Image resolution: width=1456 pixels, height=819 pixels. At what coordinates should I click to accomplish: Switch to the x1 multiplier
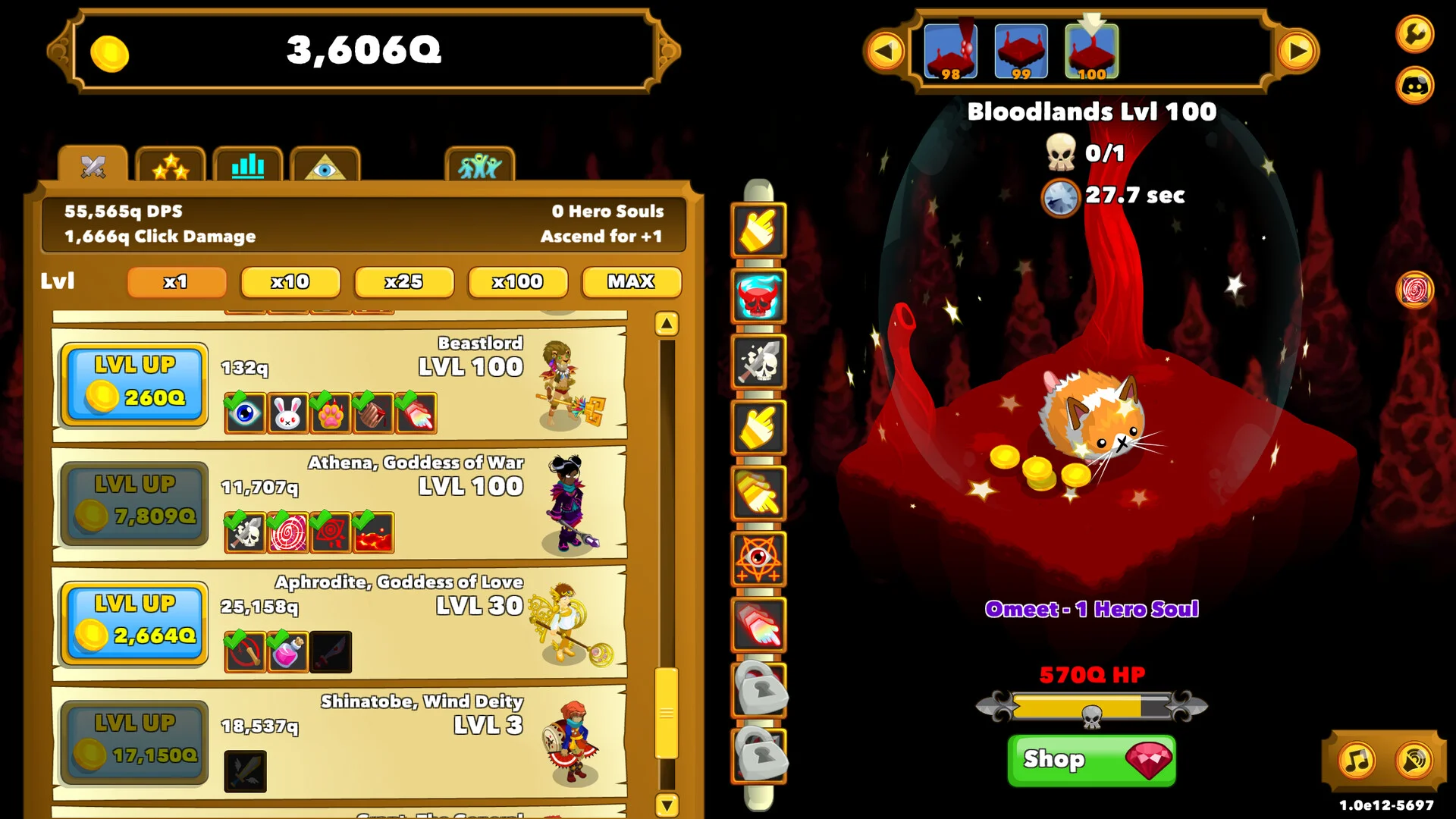click(x=177, y=282)
